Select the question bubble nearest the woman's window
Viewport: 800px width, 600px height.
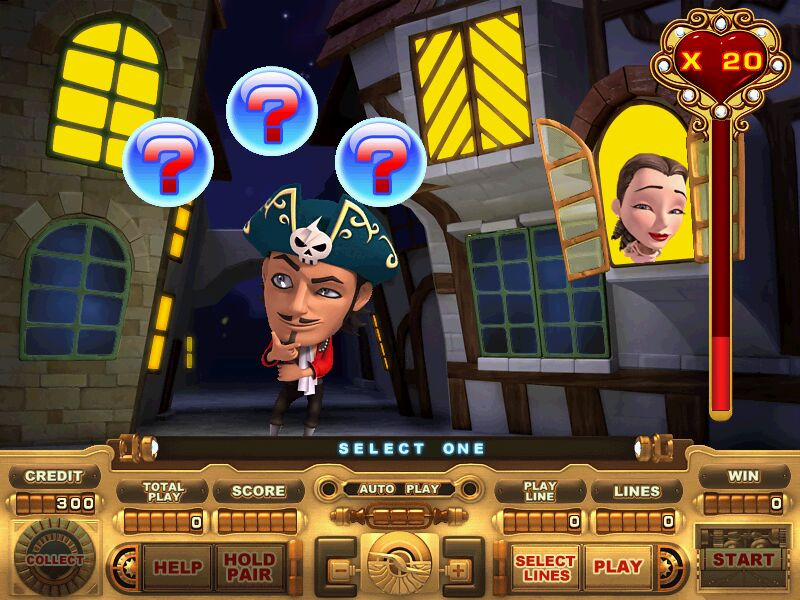pyautogui.click(x=380, y=157)
